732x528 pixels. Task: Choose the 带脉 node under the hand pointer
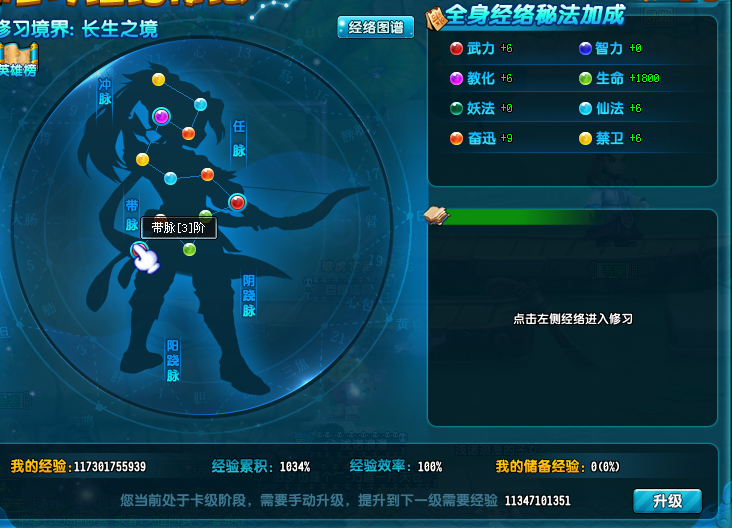coord(140,250)
